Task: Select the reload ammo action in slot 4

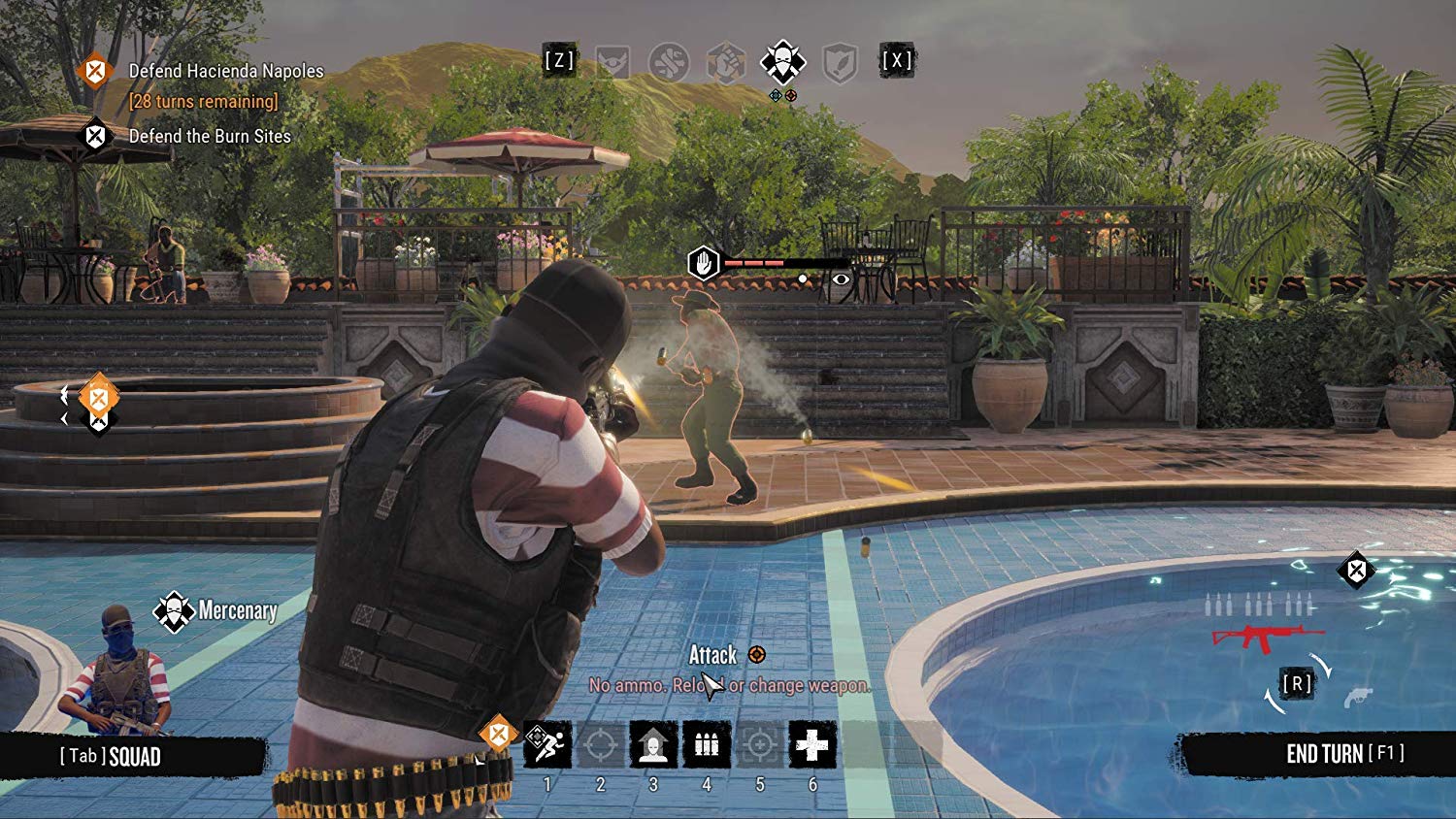Action: tap(707, 743)
